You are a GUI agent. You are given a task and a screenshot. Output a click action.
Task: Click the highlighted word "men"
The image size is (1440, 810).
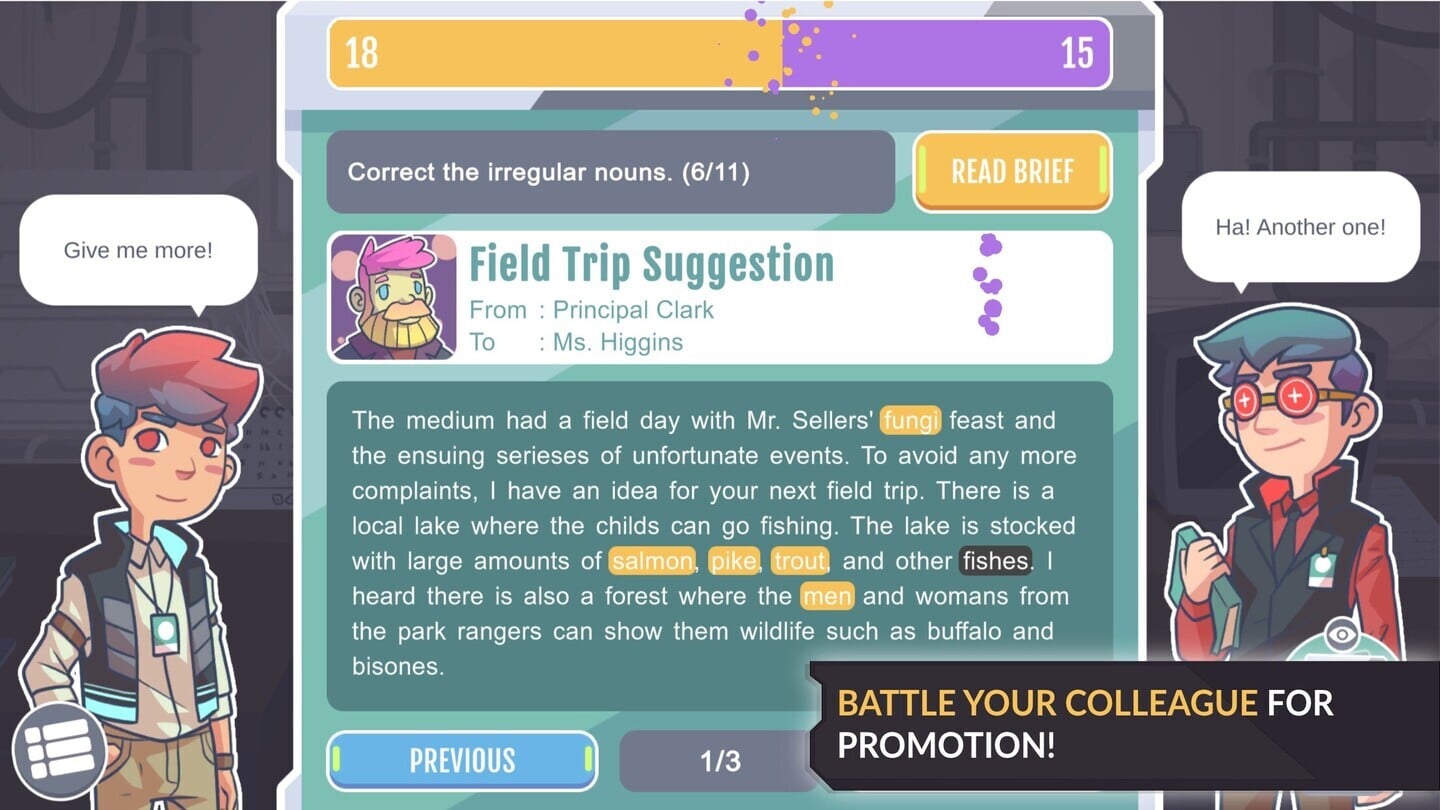click(827, 597)
